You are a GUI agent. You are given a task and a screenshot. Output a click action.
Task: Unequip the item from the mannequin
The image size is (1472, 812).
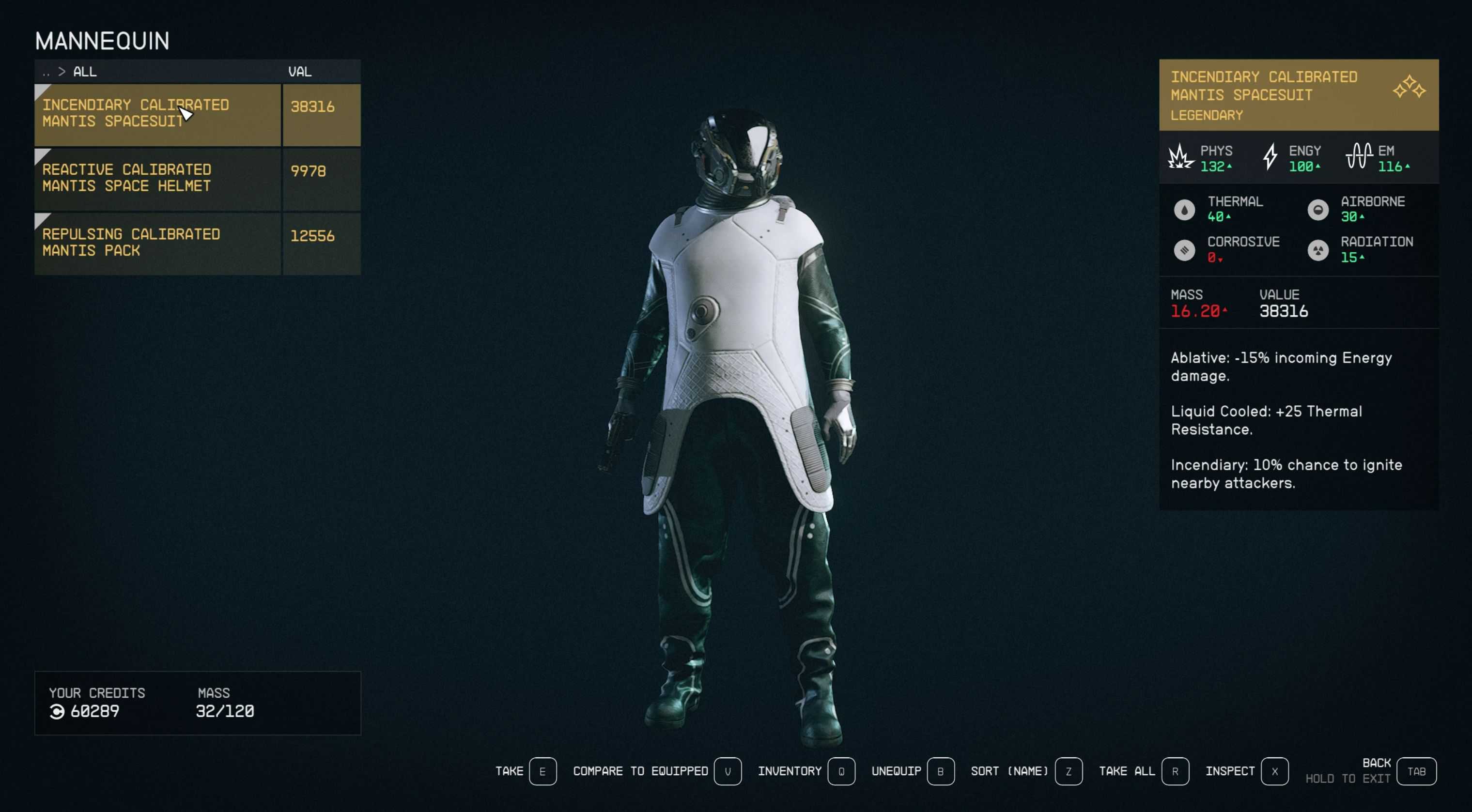coord(940,771)
